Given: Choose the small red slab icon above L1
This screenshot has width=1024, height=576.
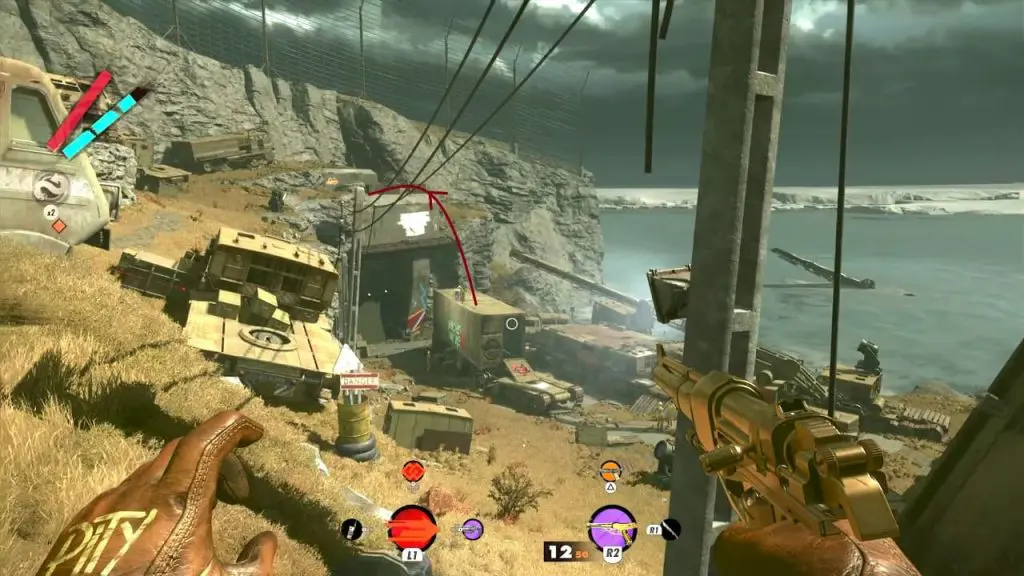Looking at the screenshot, I should 412,470.
